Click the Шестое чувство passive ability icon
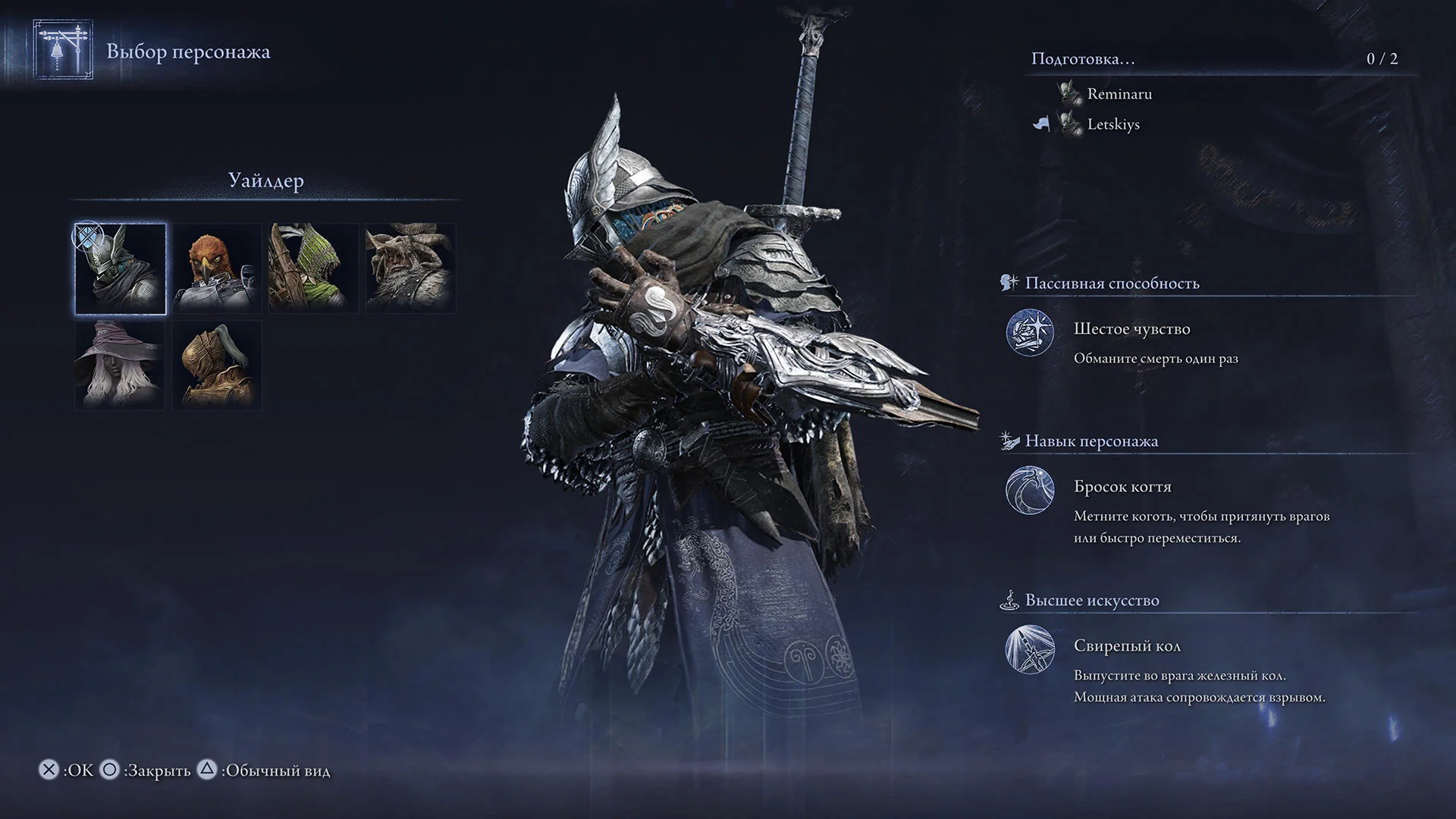1456x819 pixels. [x=1029, y=334]
